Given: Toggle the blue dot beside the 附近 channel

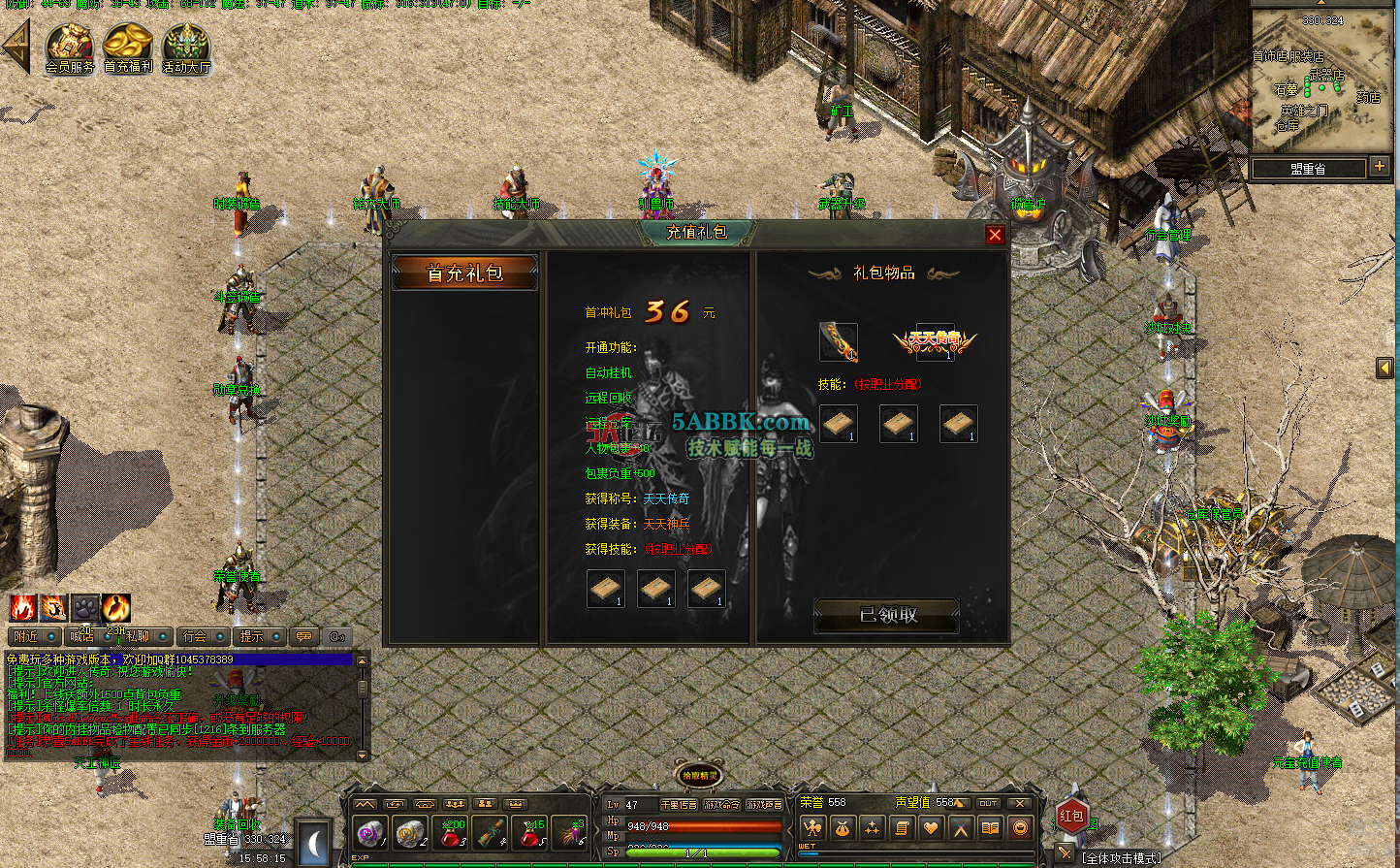Looking at the screenshot, I should click(x=49, y=636).
